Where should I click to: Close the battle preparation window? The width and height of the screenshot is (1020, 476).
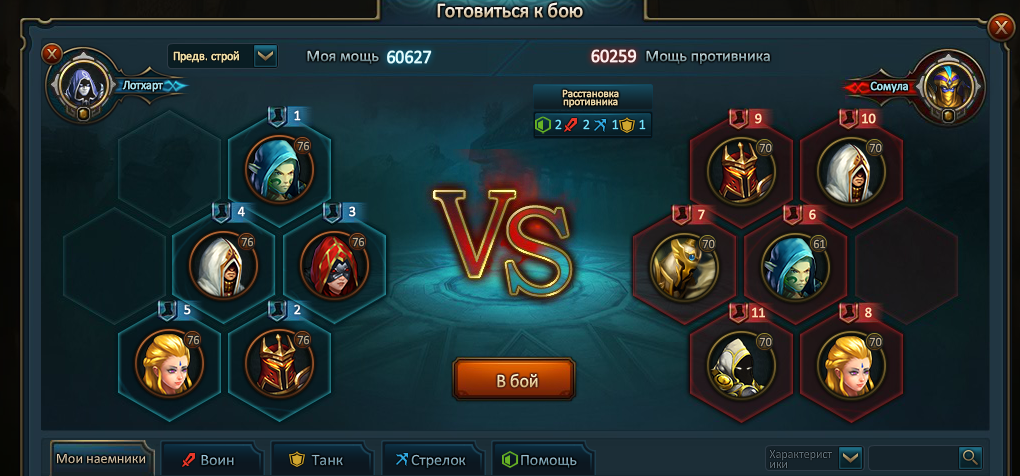pos(1000,29)
